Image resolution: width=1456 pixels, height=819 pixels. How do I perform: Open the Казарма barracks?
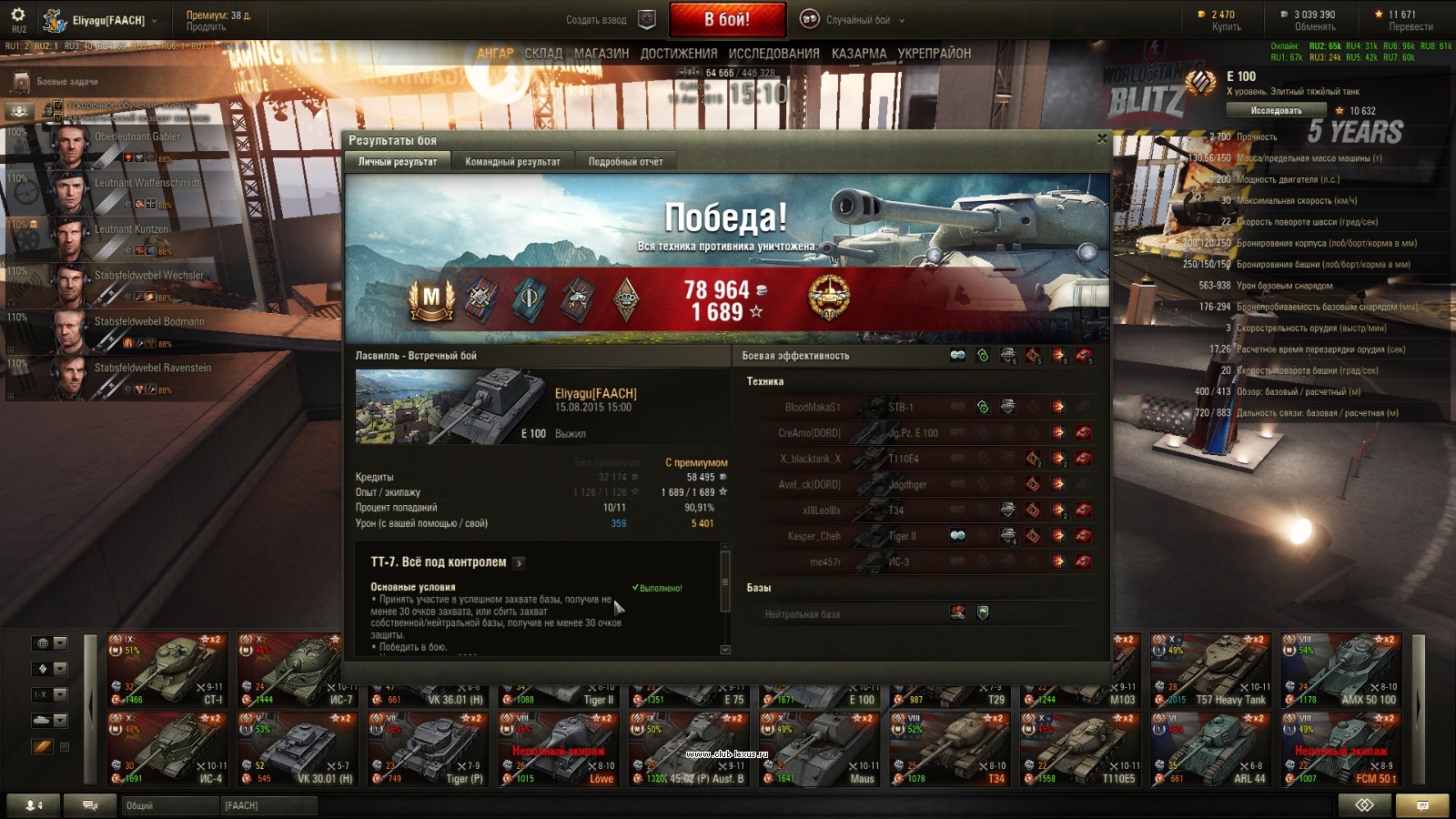[858, 54]
